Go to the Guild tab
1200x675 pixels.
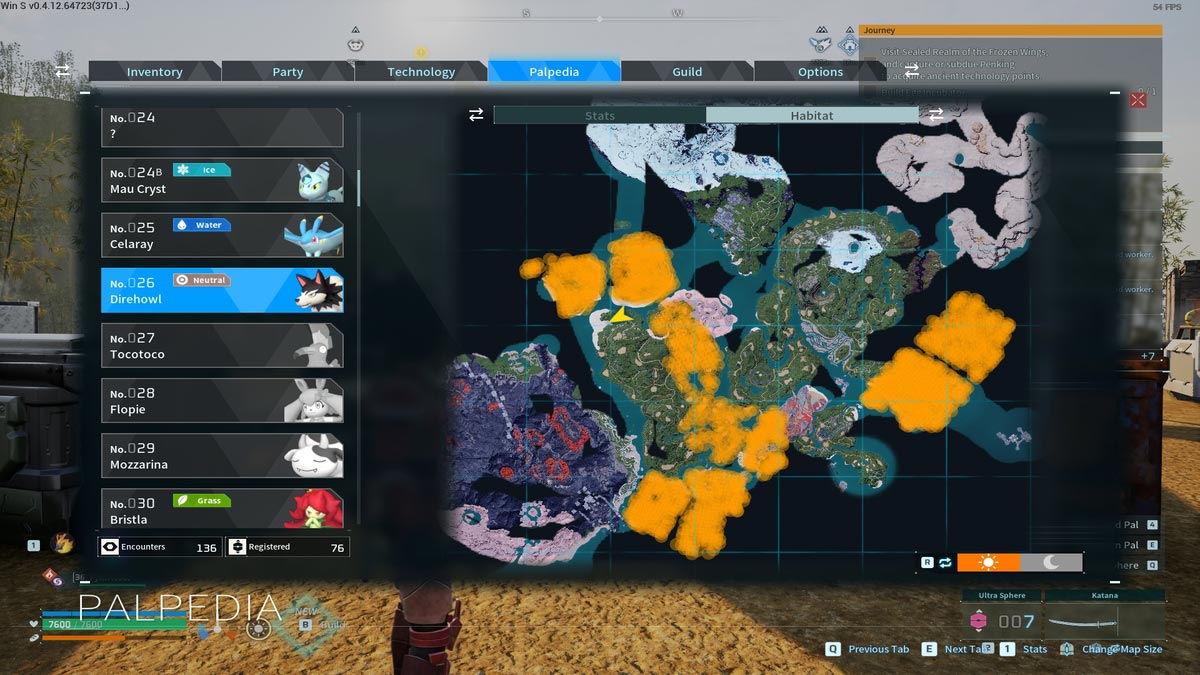[x=687, y=72]
